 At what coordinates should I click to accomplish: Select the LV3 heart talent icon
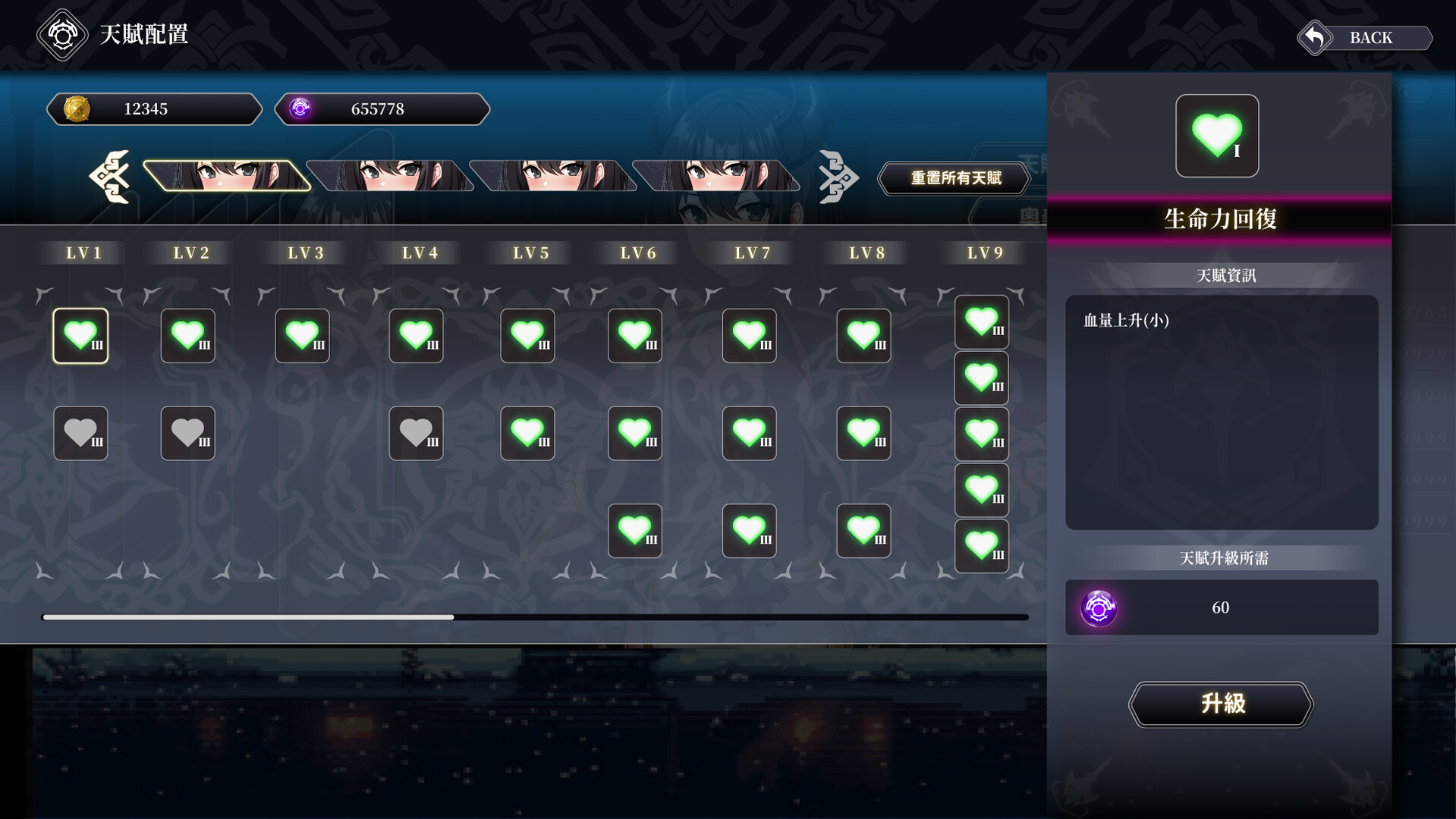(x=302, y=335)
